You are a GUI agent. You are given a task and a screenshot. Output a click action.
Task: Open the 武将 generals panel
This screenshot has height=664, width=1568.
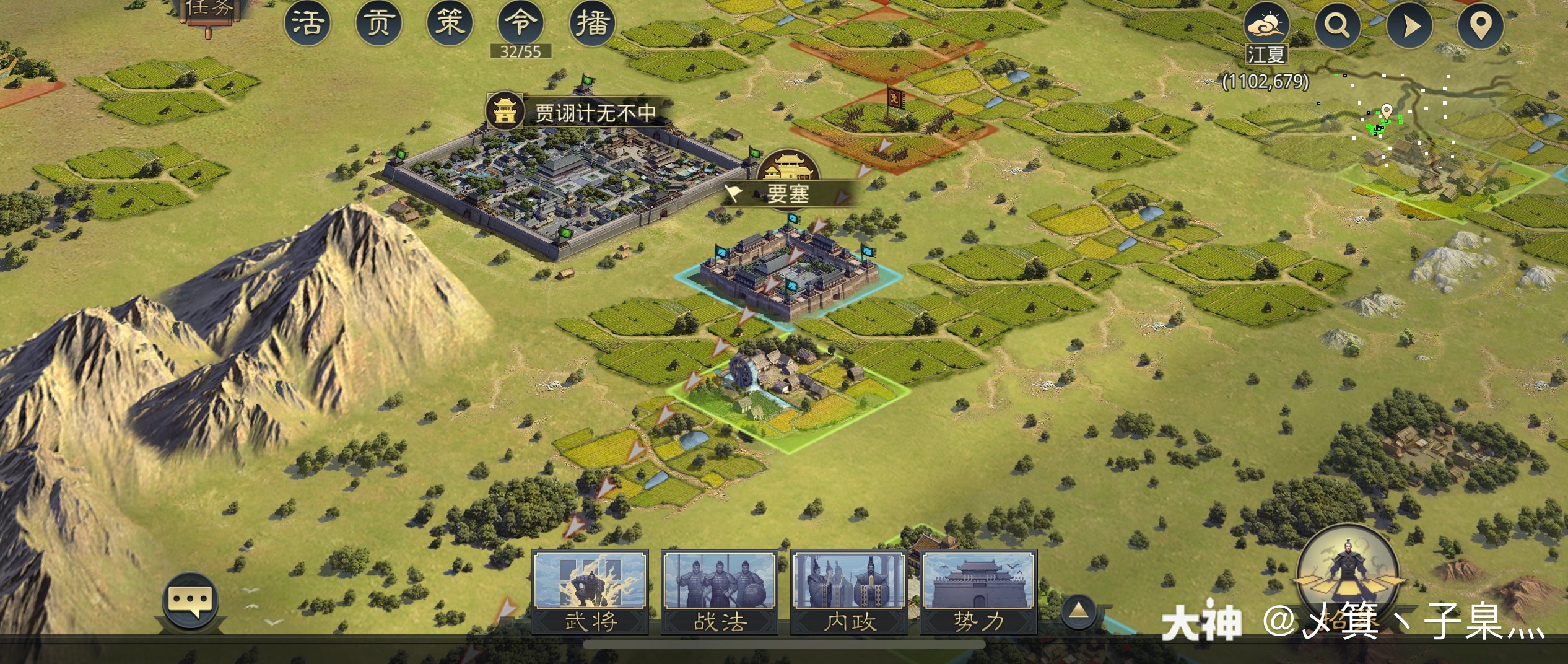pyautogui.click(x=590, y=591)
